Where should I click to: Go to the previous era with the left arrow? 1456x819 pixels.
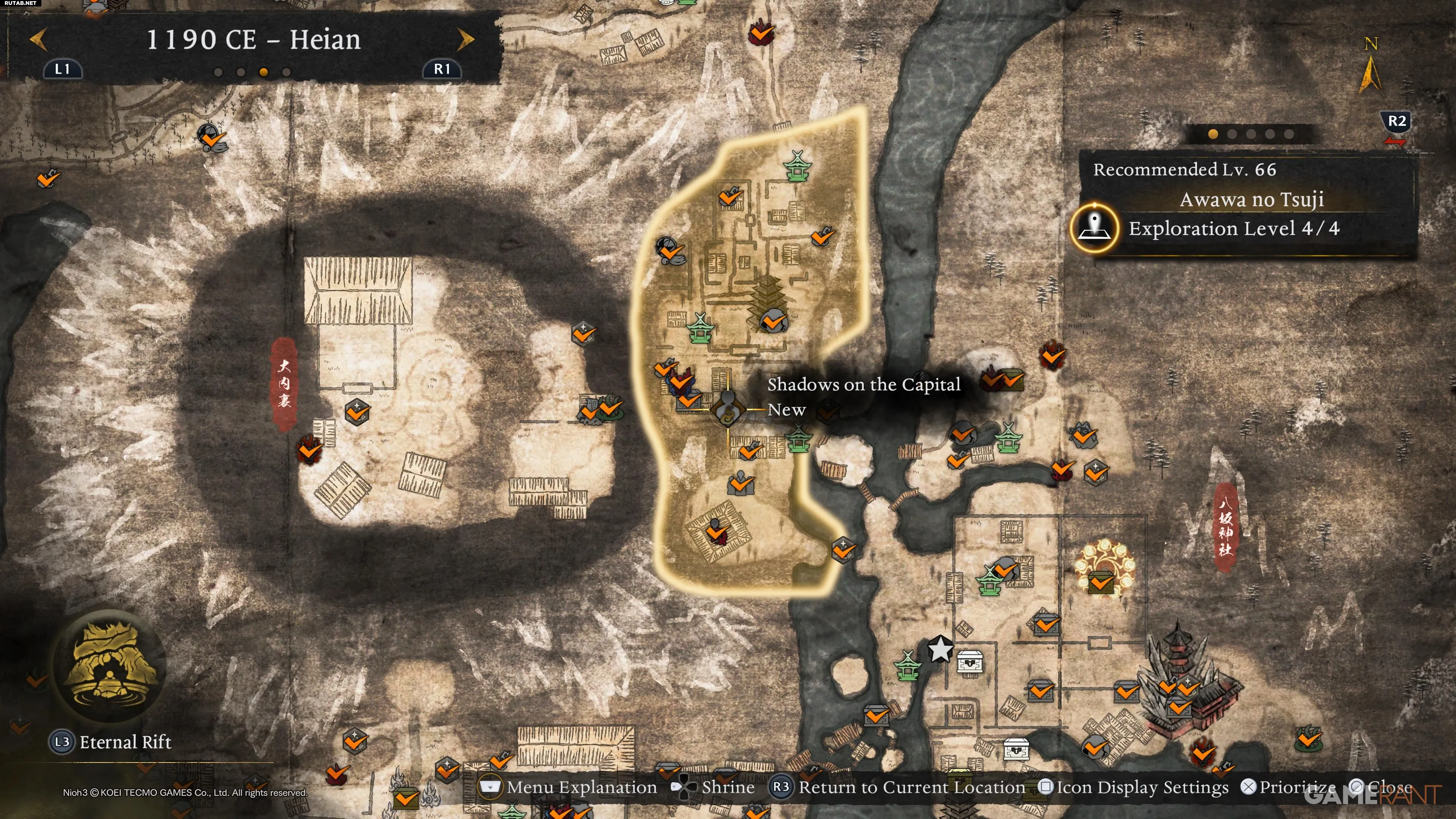(38, 39)
